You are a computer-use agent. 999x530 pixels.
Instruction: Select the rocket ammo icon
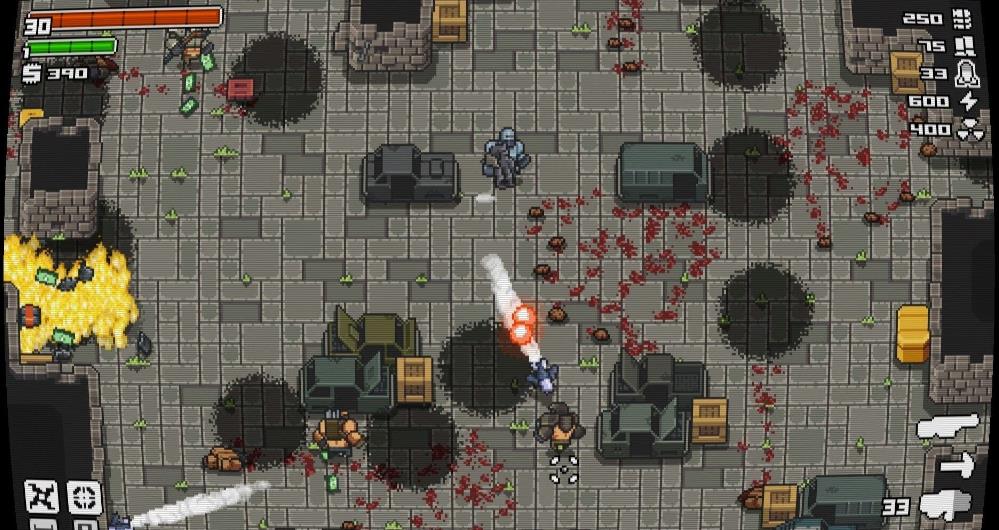[x=966, y=73]
